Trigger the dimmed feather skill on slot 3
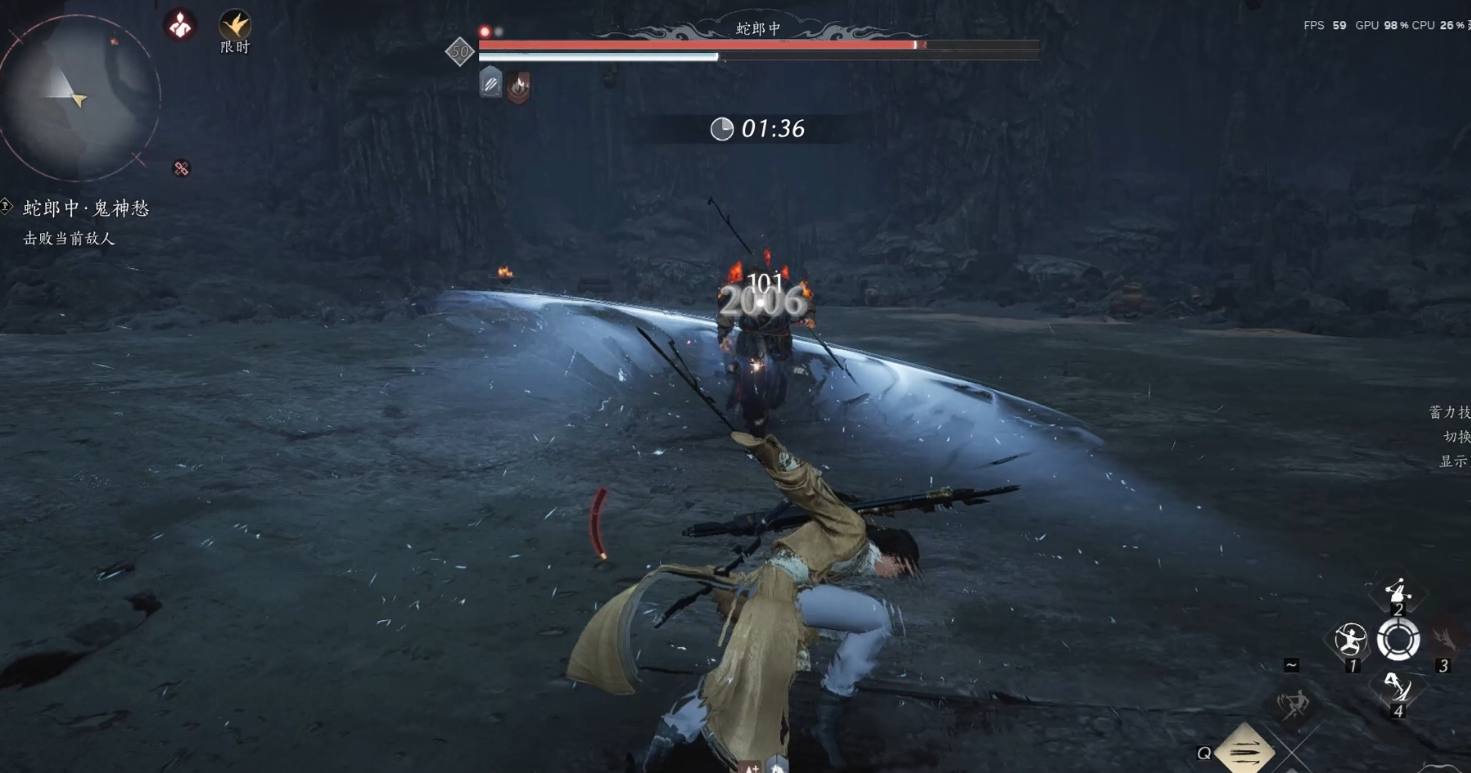The image size is (1471, 773). pyautogui.click(x=1444, y=638)
